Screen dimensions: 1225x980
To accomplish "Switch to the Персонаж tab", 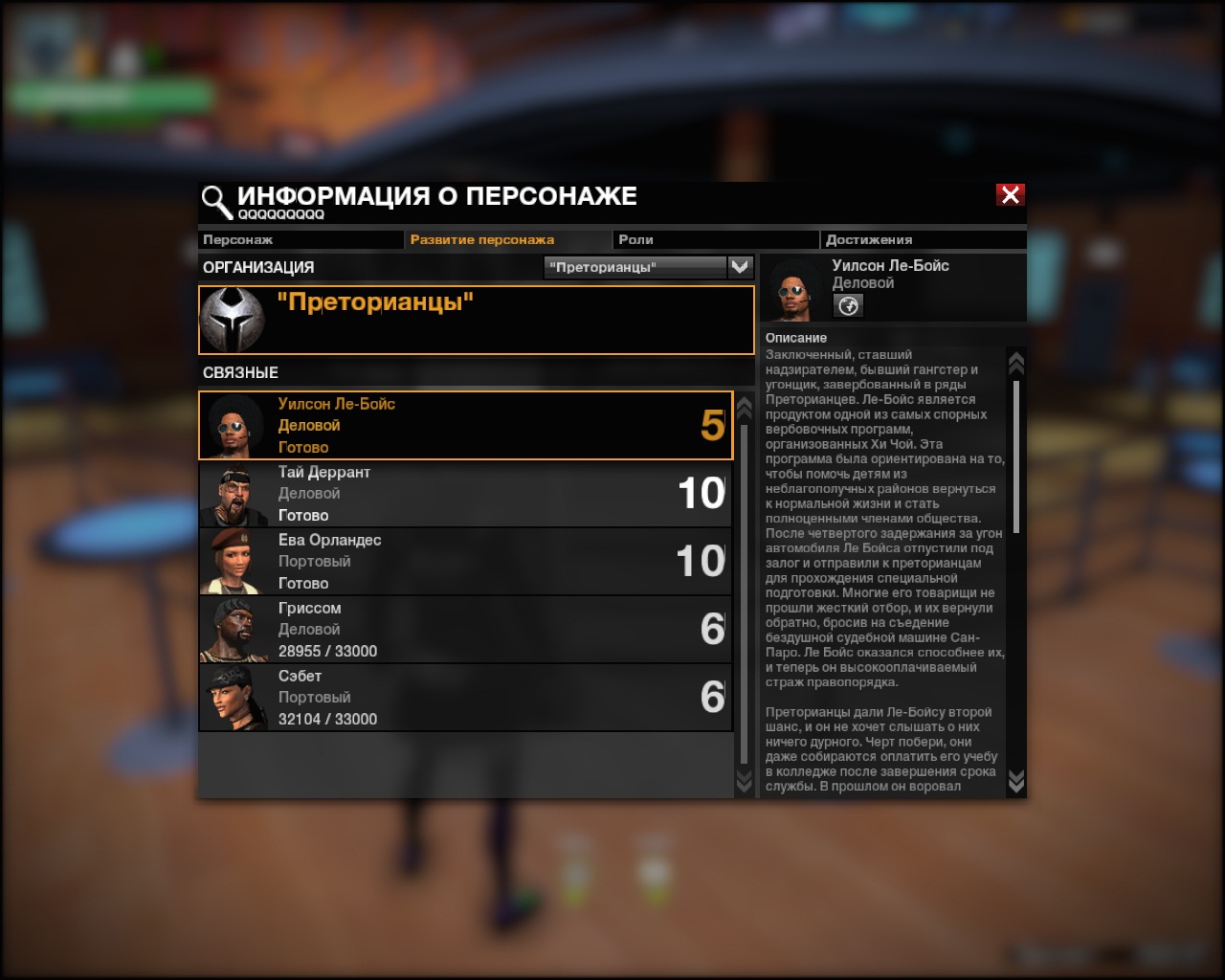I will (300, 239).
